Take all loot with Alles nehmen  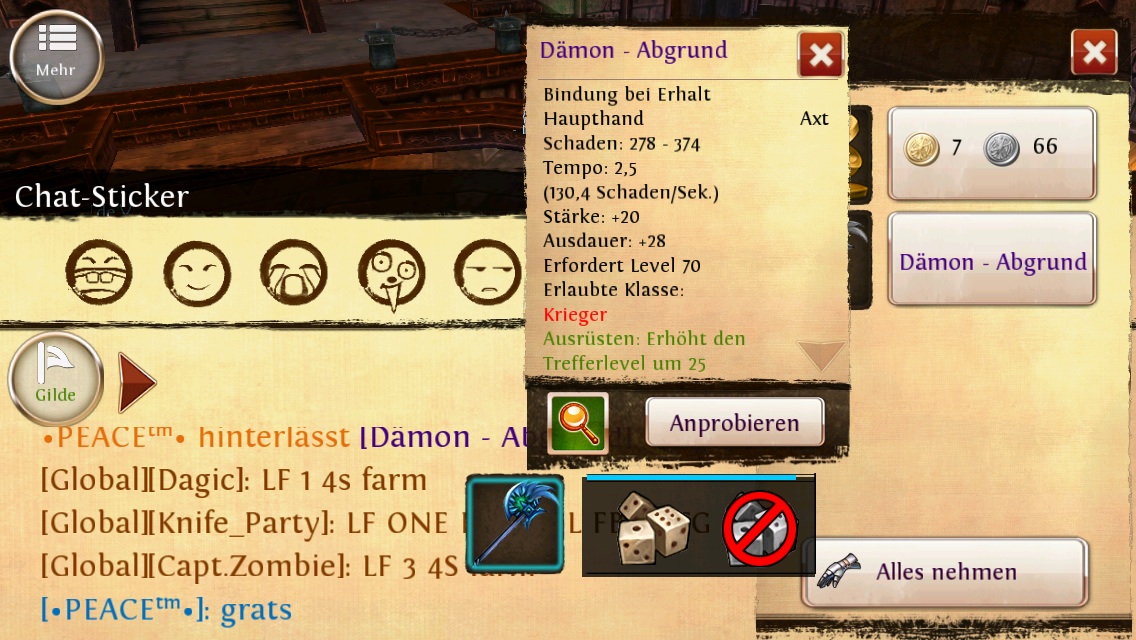pyautogui.click(x=944, y=572)
